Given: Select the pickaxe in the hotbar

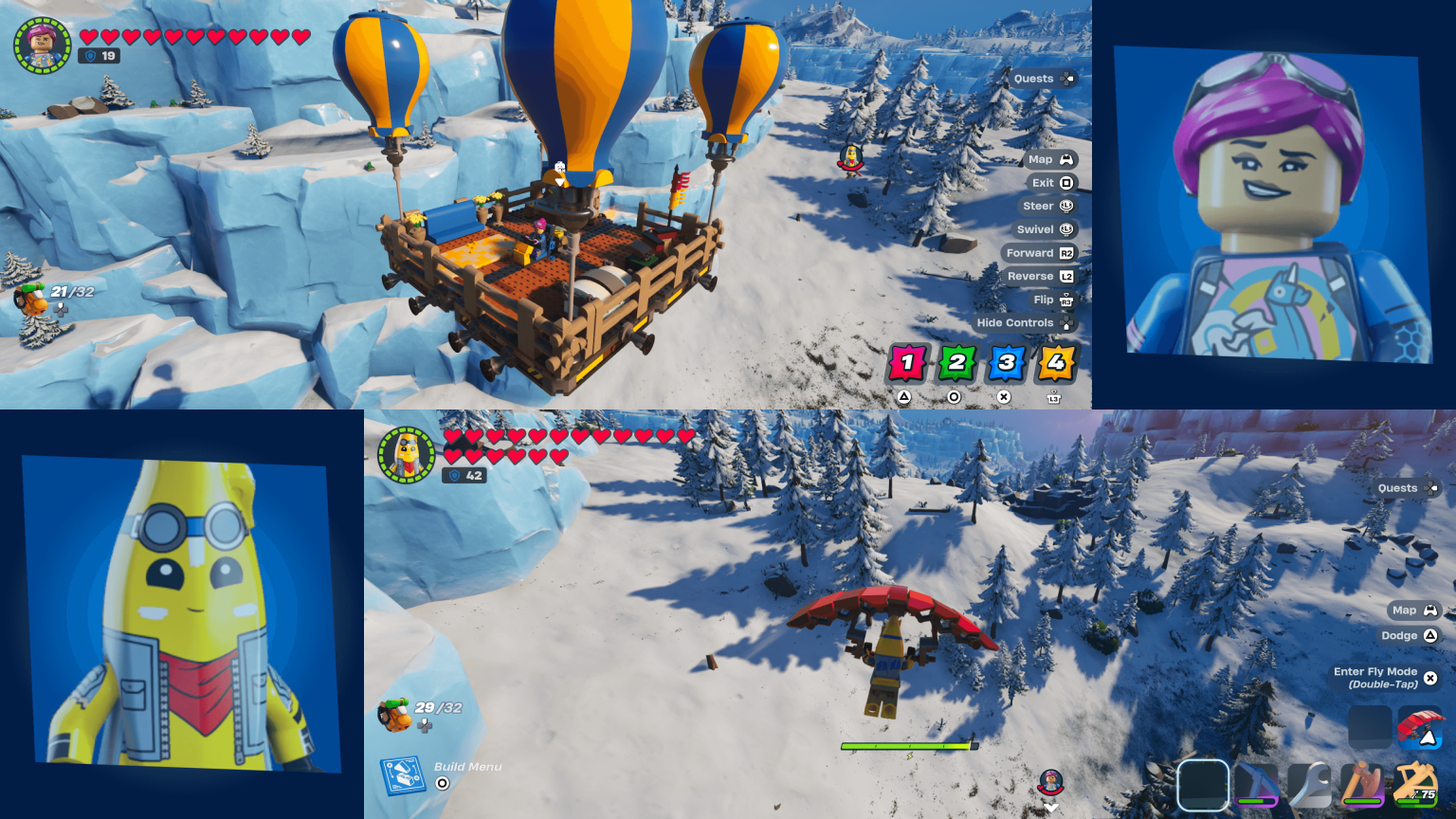Looking at the screenshot, I should (1256, 785).
